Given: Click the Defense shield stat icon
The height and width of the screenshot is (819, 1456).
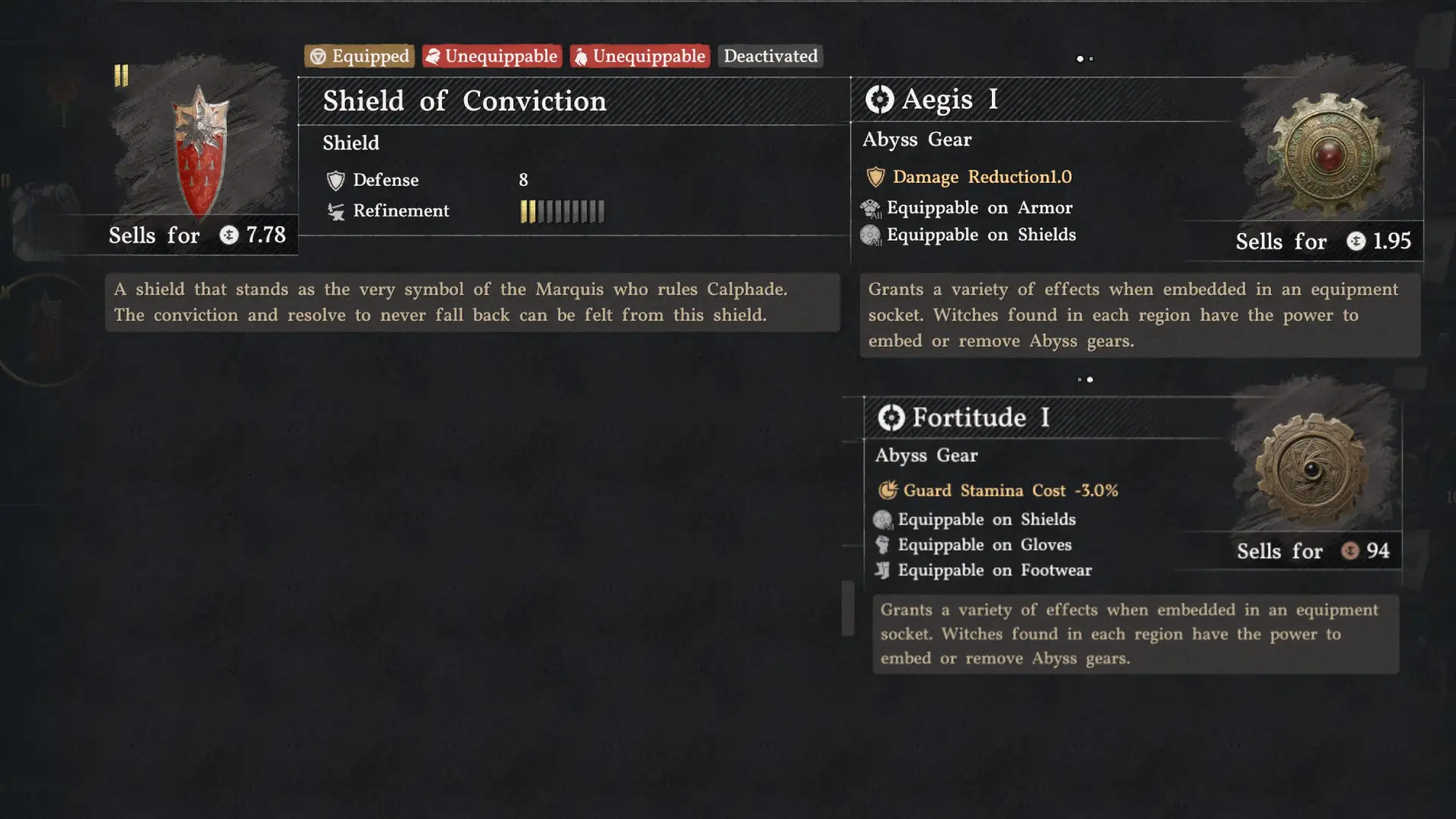Looking at the screenshot, I should tap(334, 180).
